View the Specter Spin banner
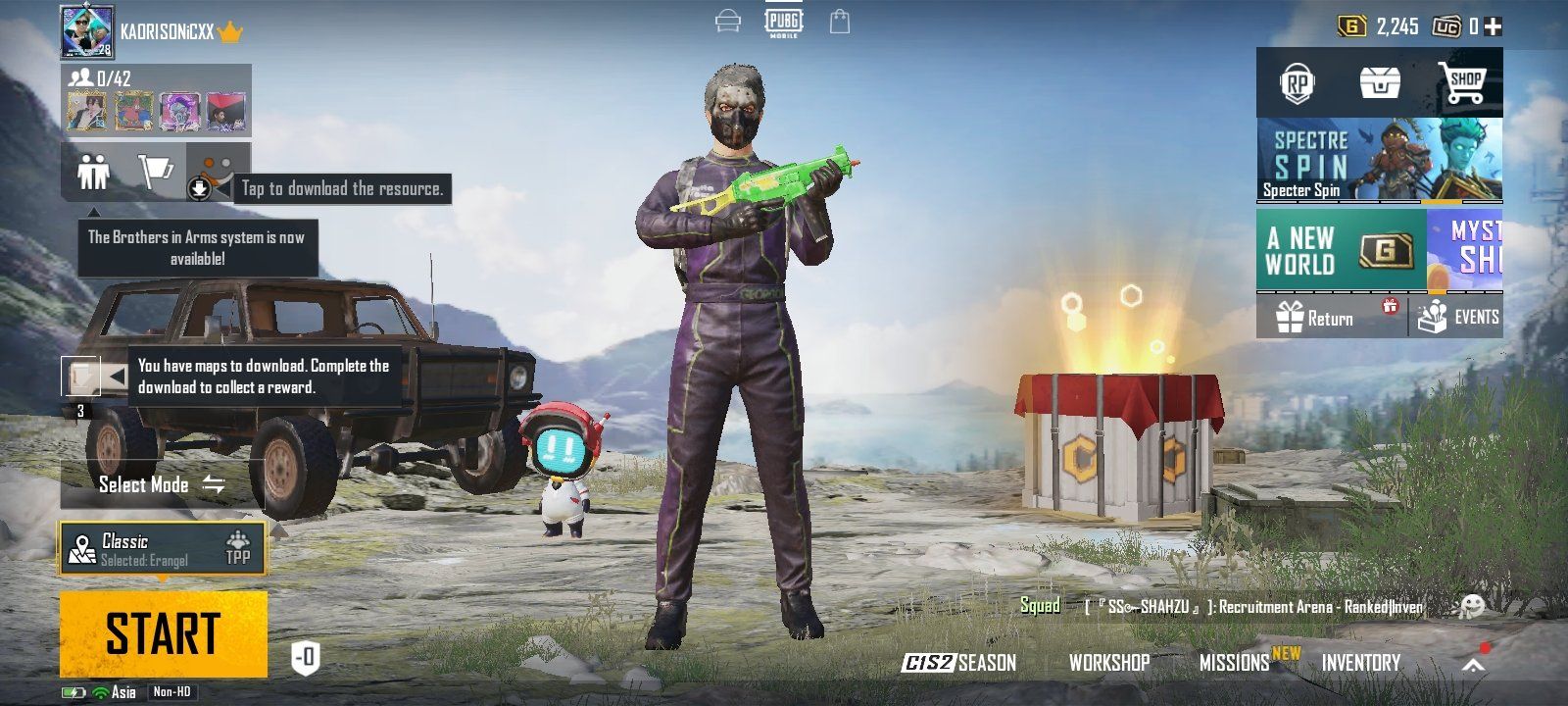The image size is (1568, 706). click(x=1379, y=160)
